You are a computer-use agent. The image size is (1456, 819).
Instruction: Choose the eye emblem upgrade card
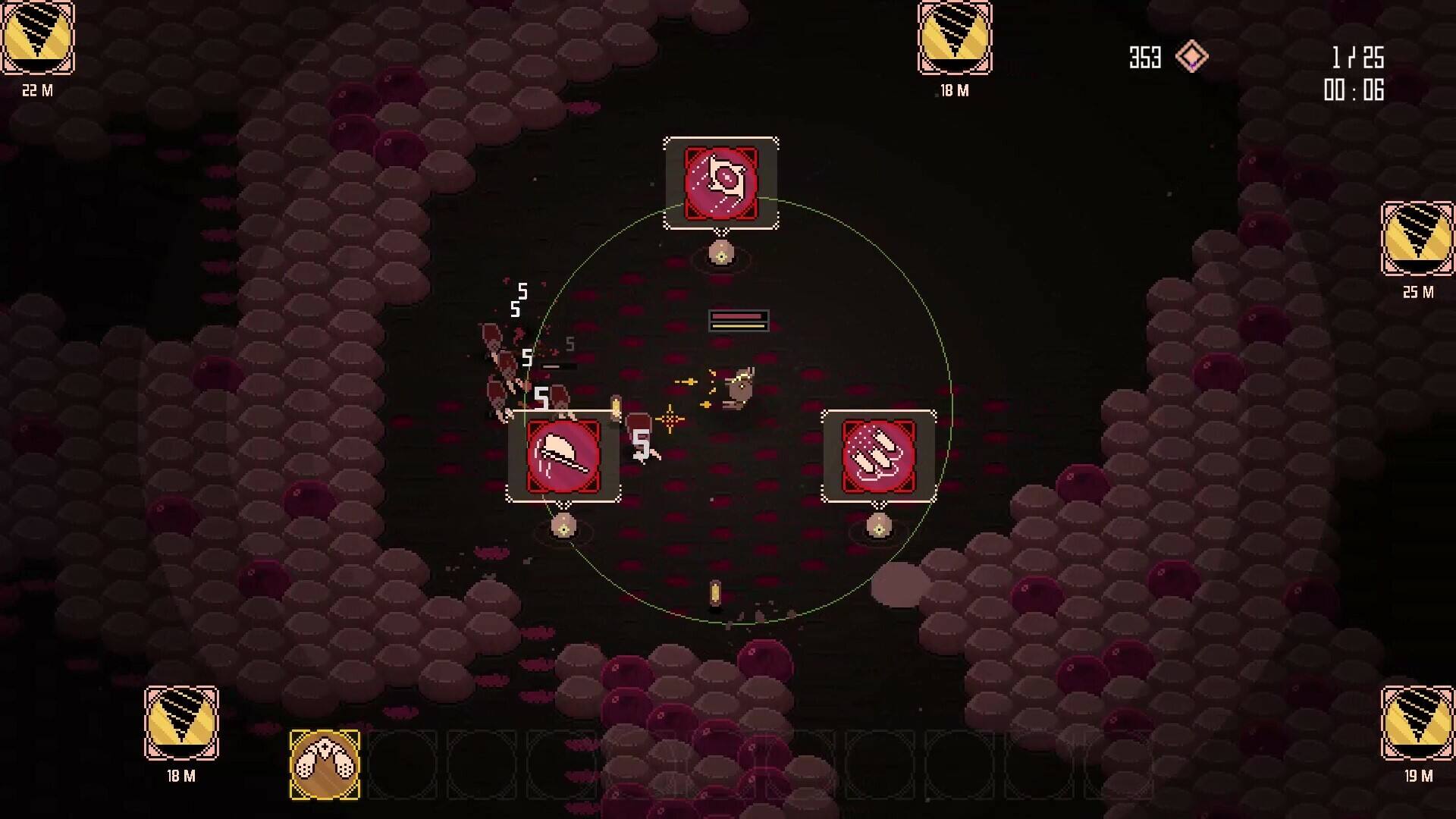720,183
